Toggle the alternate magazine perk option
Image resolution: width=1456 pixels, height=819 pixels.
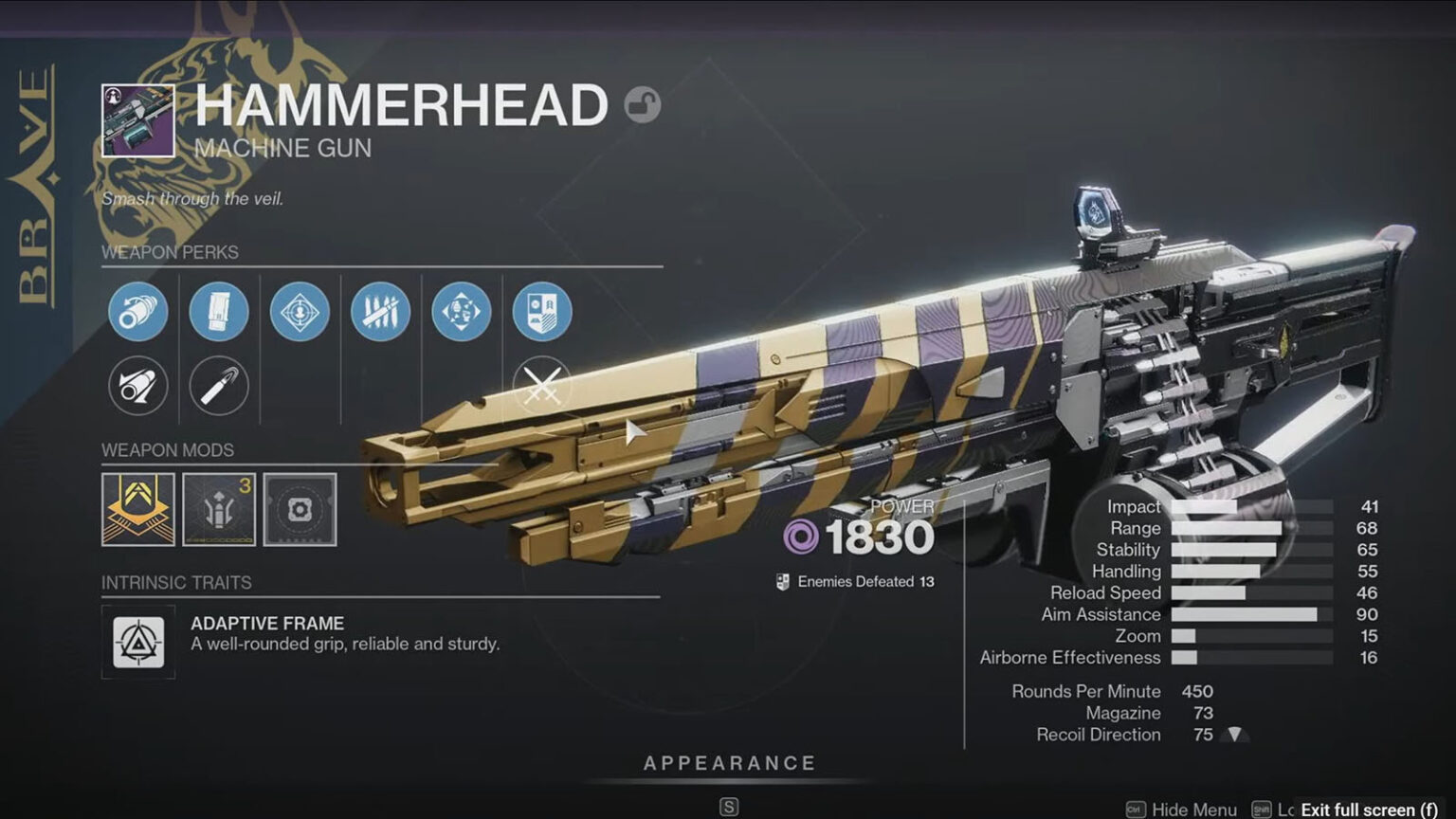(218, 386)
